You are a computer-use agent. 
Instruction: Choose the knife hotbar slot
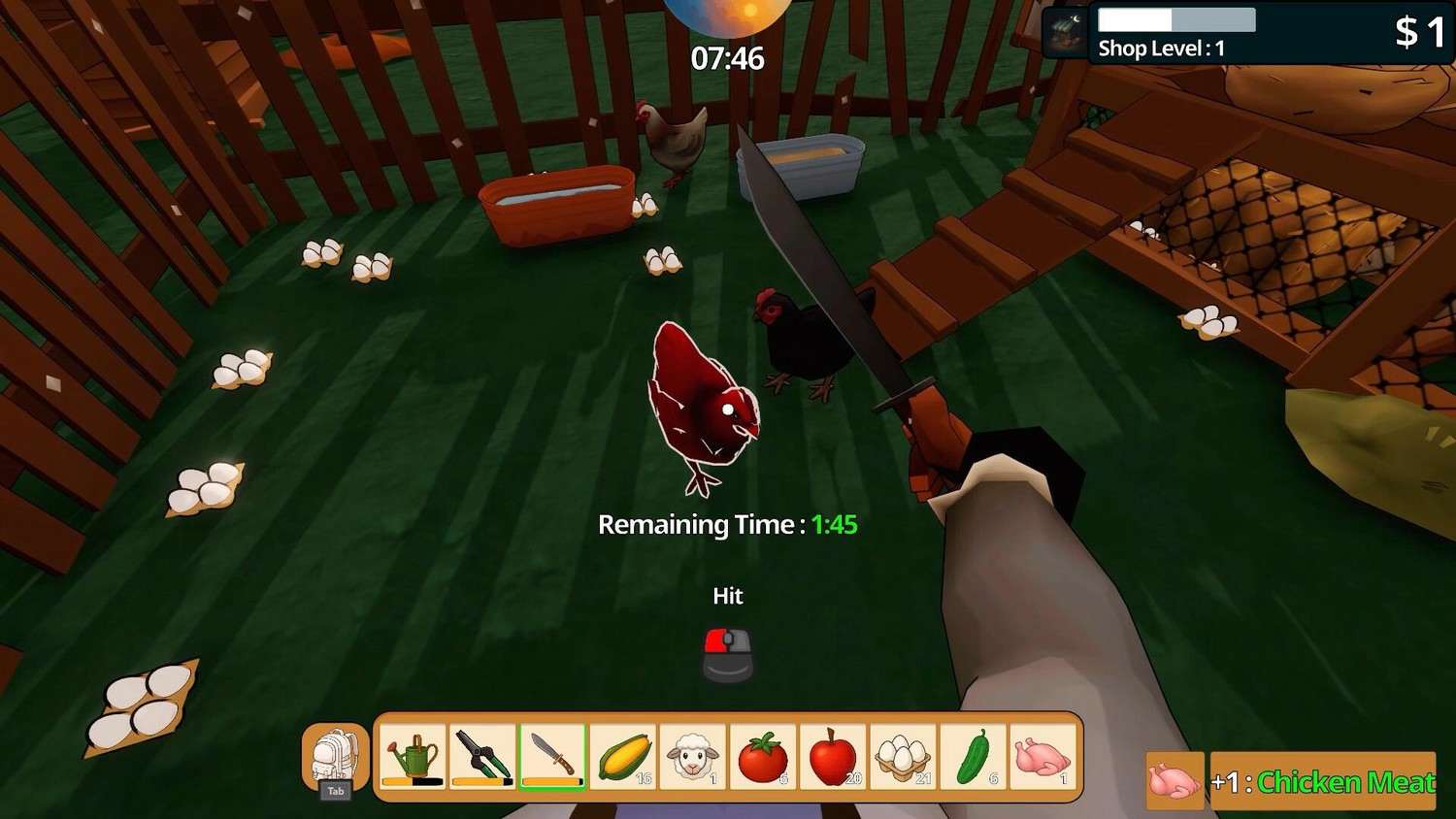[x=552, y=757]
